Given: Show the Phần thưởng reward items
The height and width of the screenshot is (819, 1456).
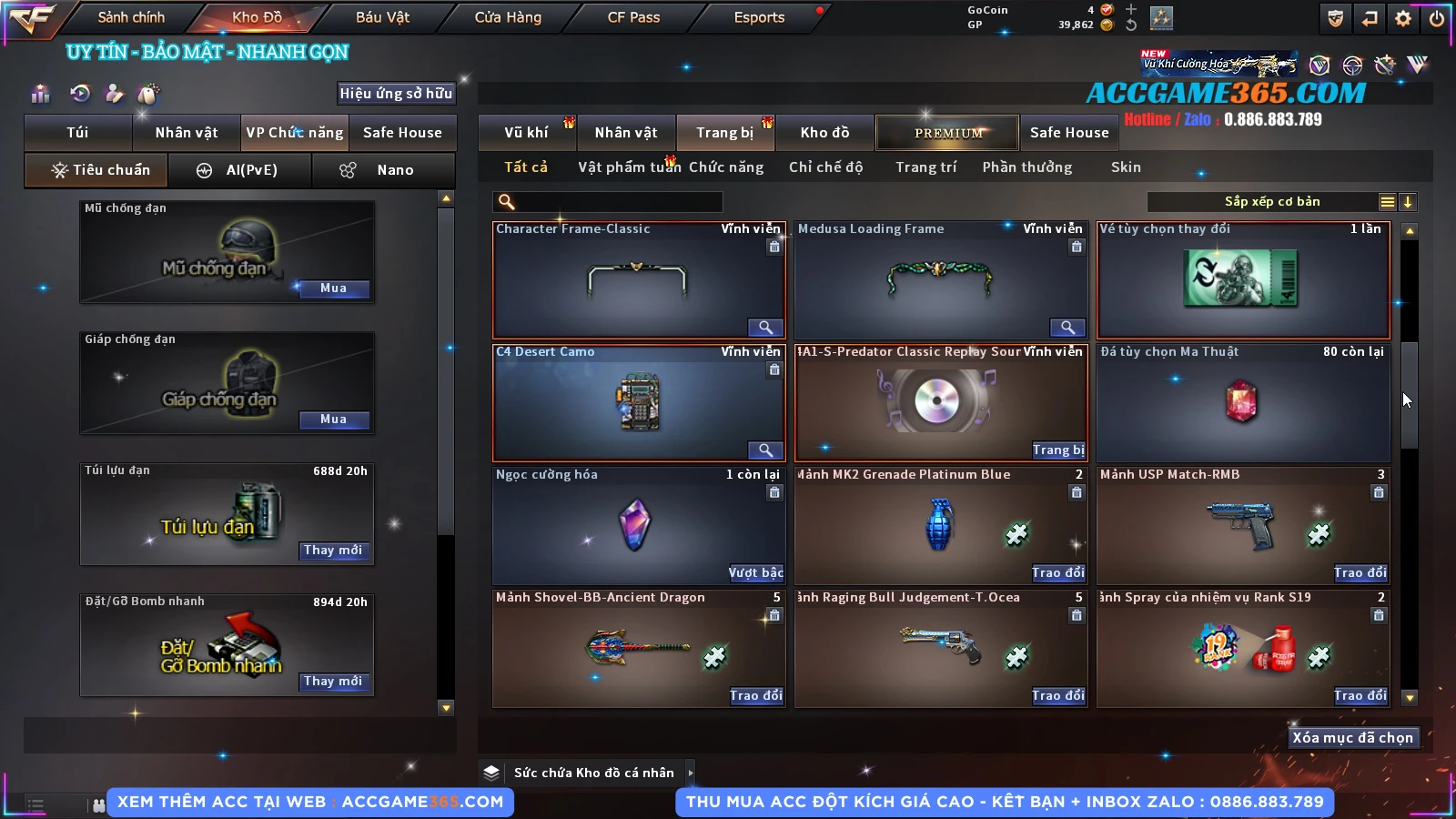Looking at the screenshot, I should pos(1026,167).
